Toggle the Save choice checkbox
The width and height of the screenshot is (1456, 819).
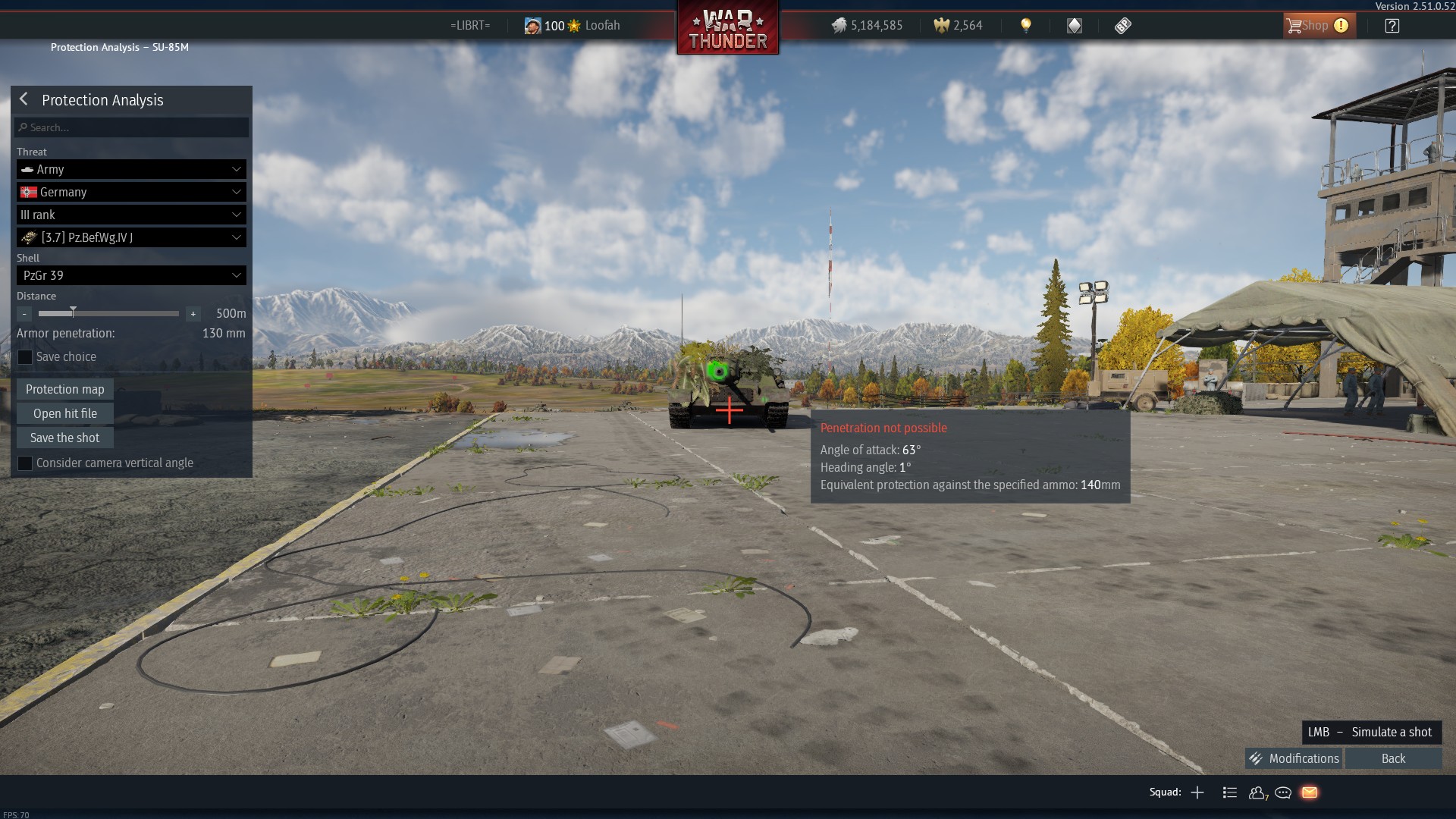25,357
